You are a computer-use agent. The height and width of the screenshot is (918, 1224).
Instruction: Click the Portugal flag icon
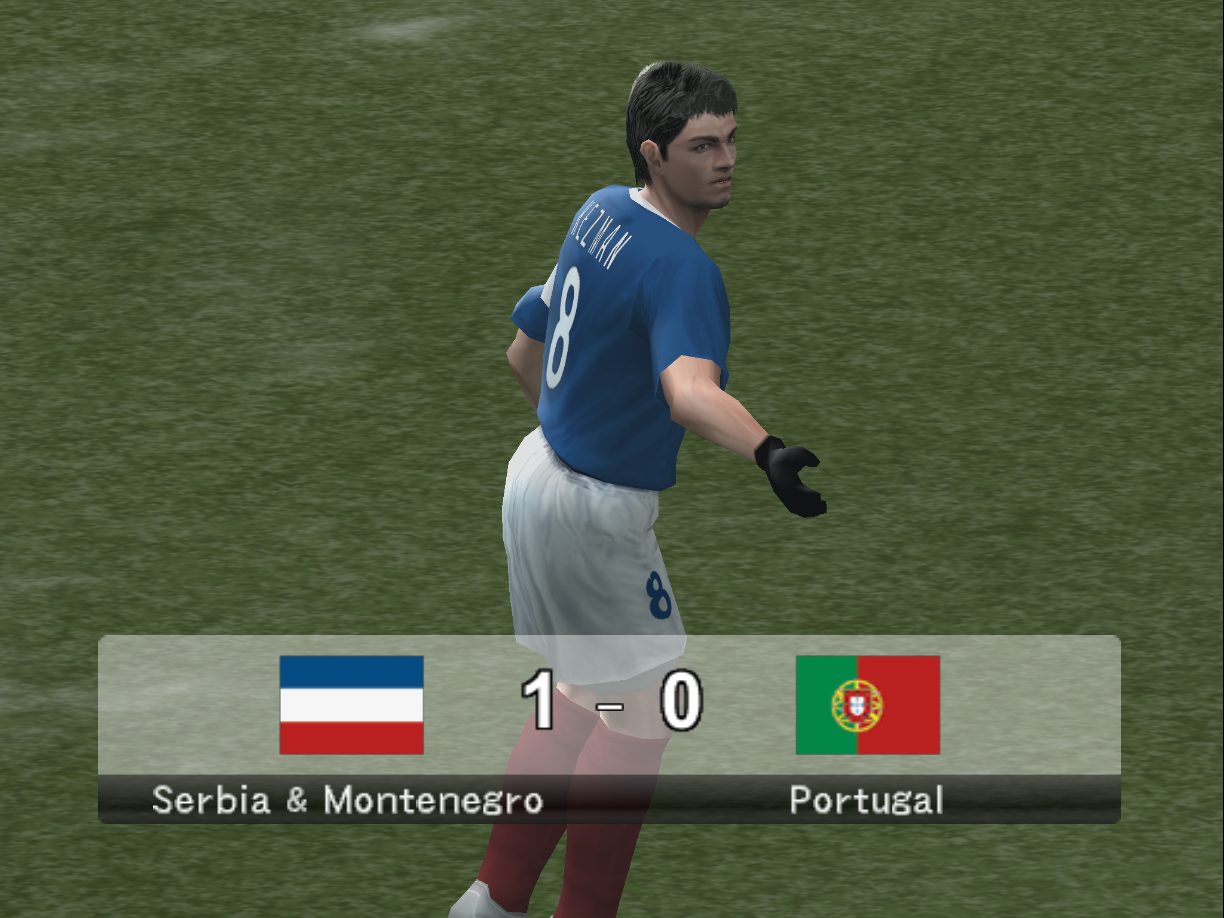pos(867,704)
